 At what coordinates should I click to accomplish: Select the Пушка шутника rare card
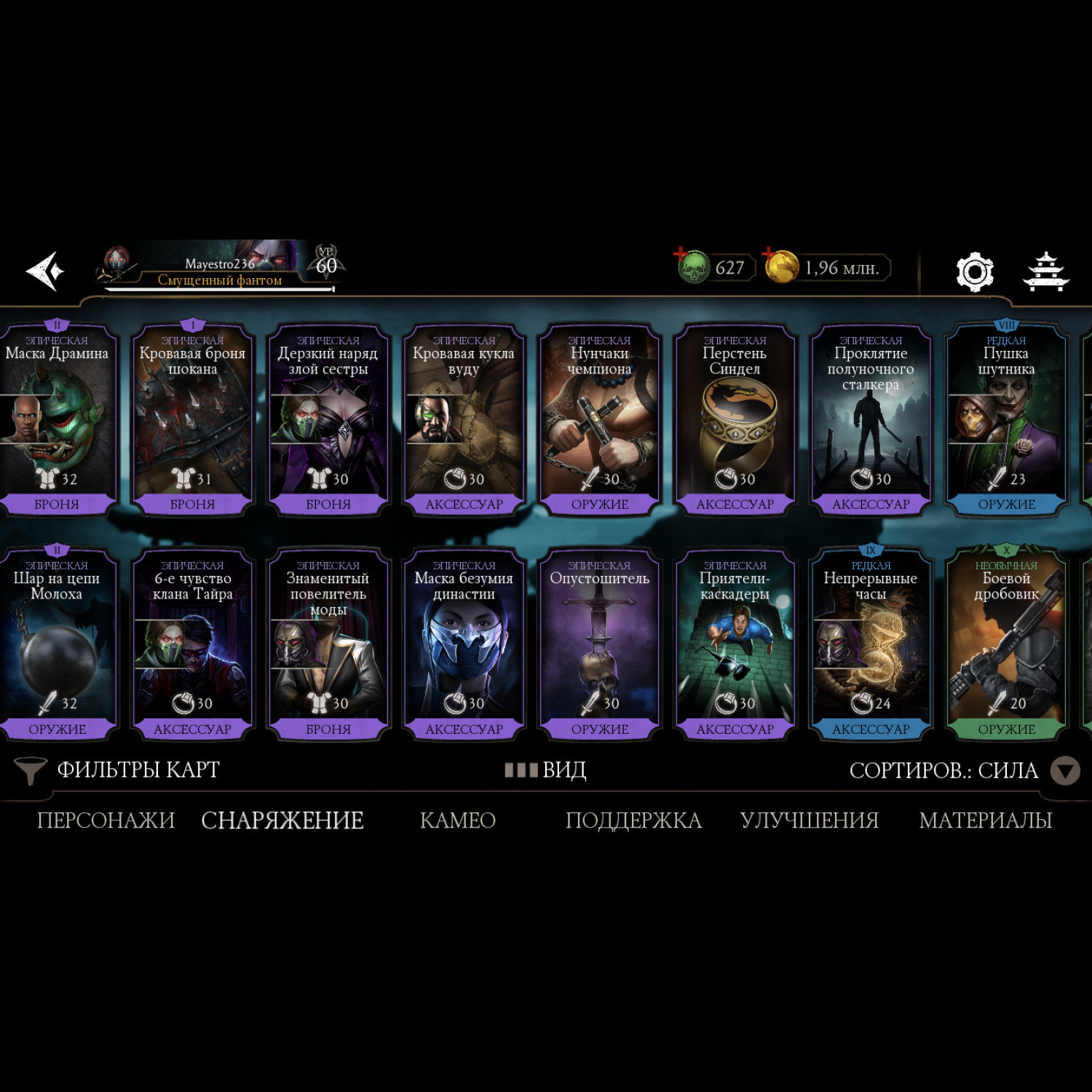pyautogui.click(x=1006, y=420)
